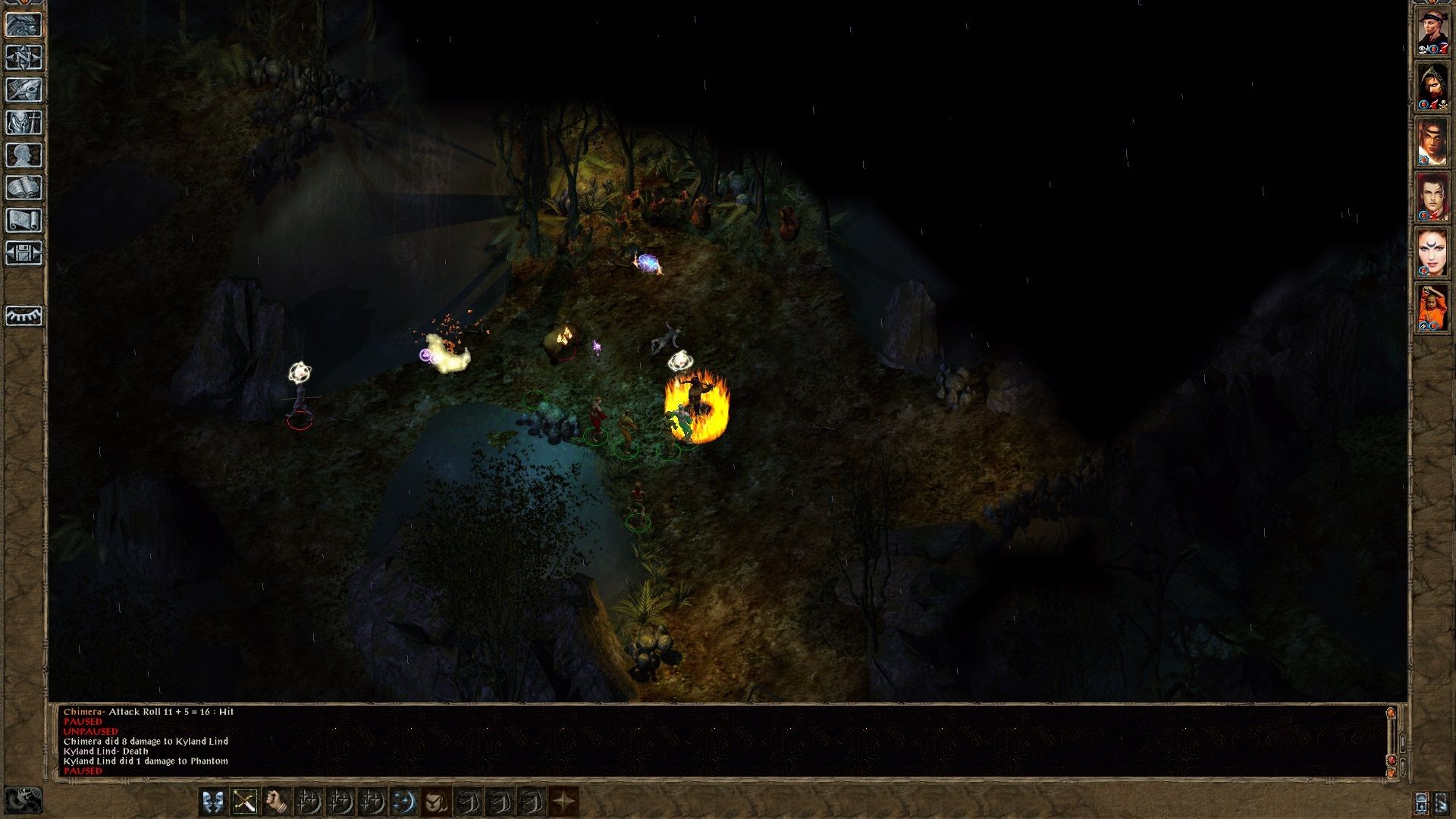Activate the glowing blue moon ability

403,802
